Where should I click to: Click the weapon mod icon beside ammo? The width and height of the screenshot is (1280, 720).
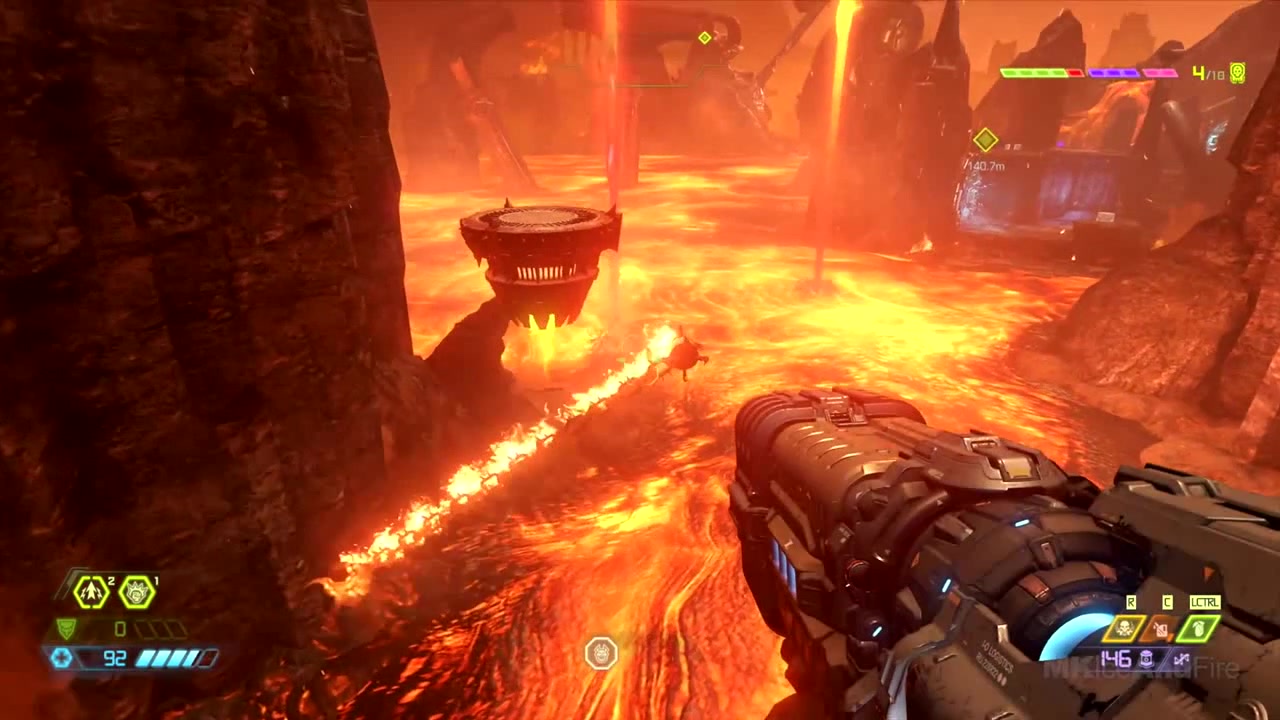(1181, 659)
